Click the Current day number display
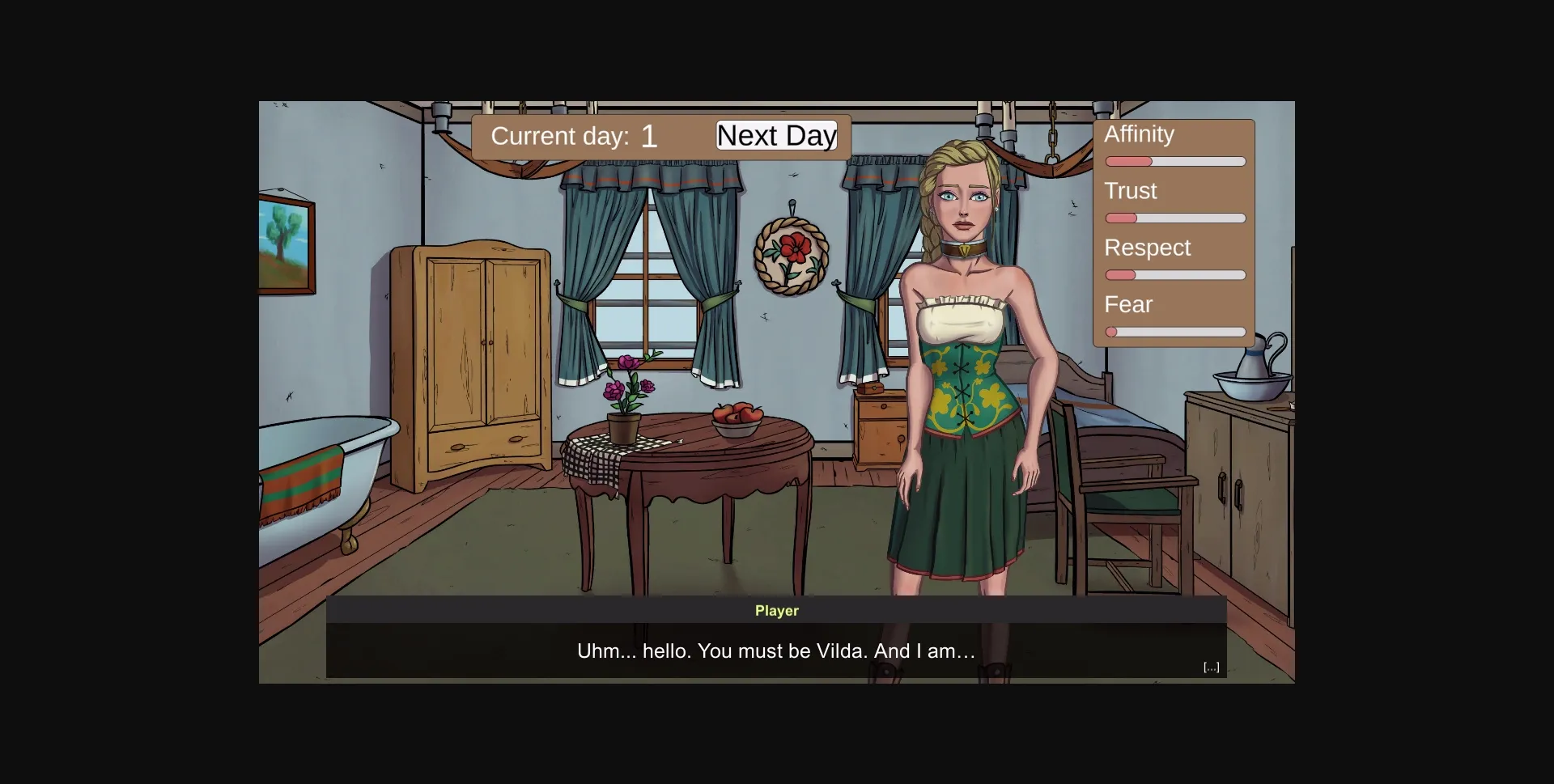The width and height of the screenshot is (1554, 784). (x=649, y=135)
